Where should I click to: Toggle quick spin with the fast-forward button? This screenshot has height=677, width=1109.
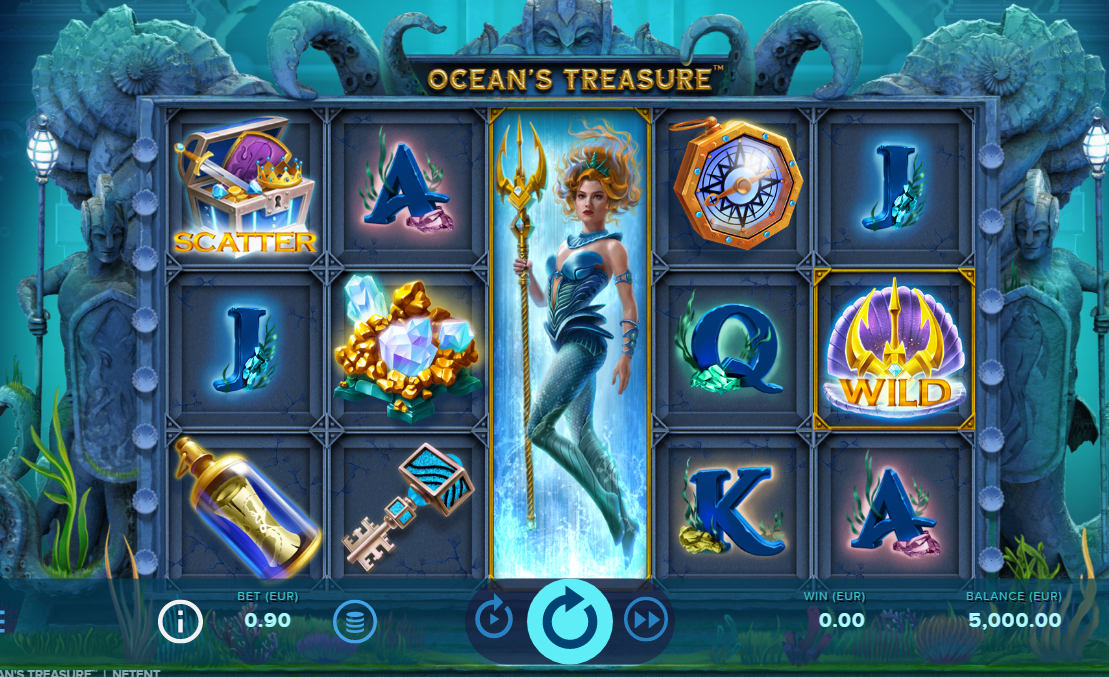646,620
